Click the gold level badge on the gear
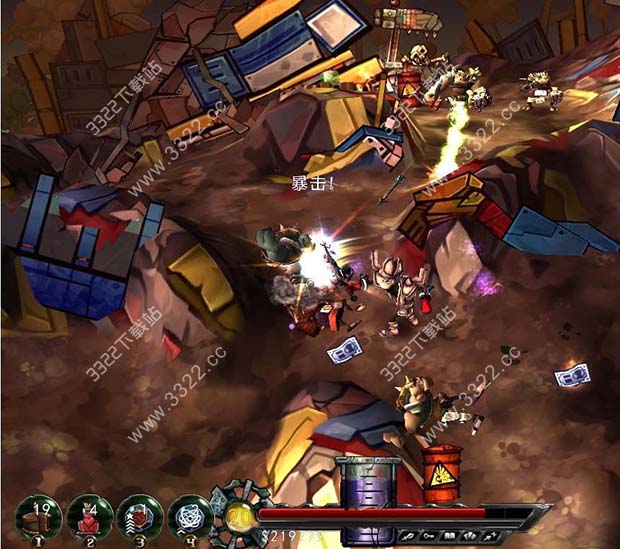Screen dimensions: 620x549 tap(237, 513)
